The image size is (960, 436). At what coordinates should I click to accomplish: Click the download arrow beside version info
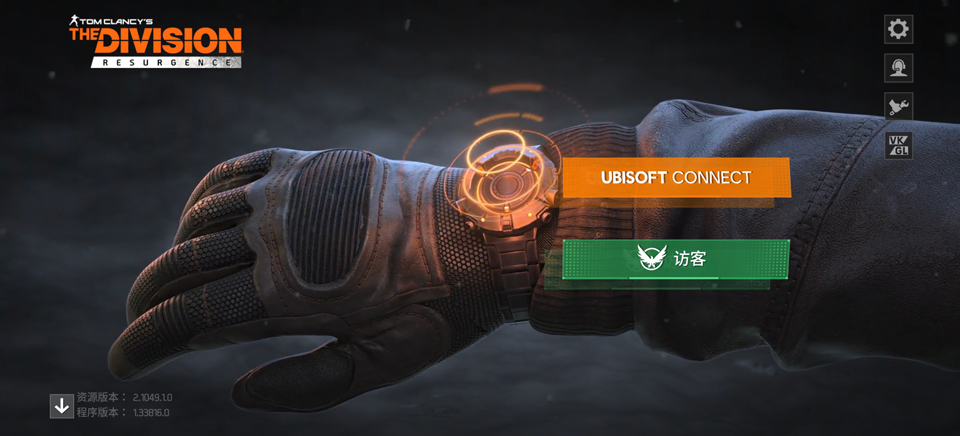pyautogui.click(x=62, y=405)
